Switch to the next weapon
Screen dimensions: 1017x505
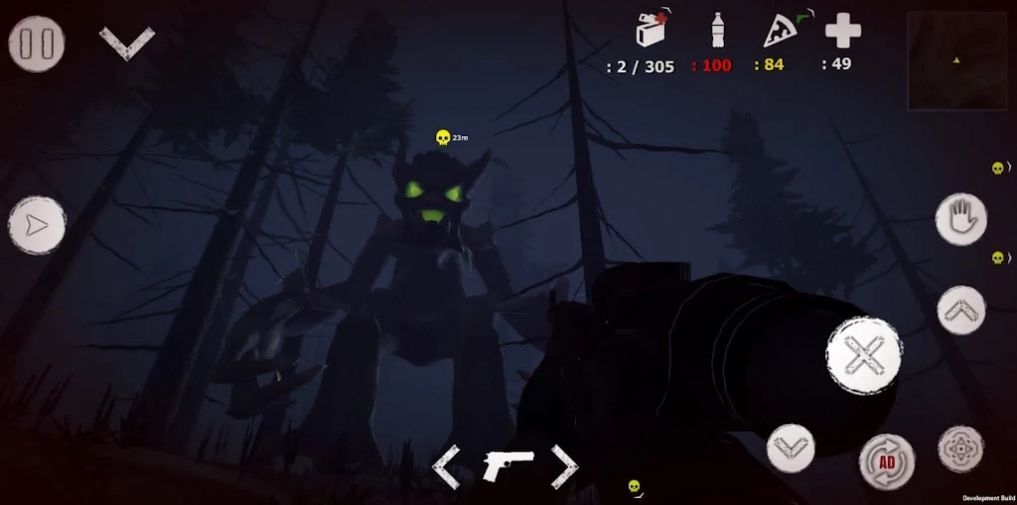click(x=564, y=466)
